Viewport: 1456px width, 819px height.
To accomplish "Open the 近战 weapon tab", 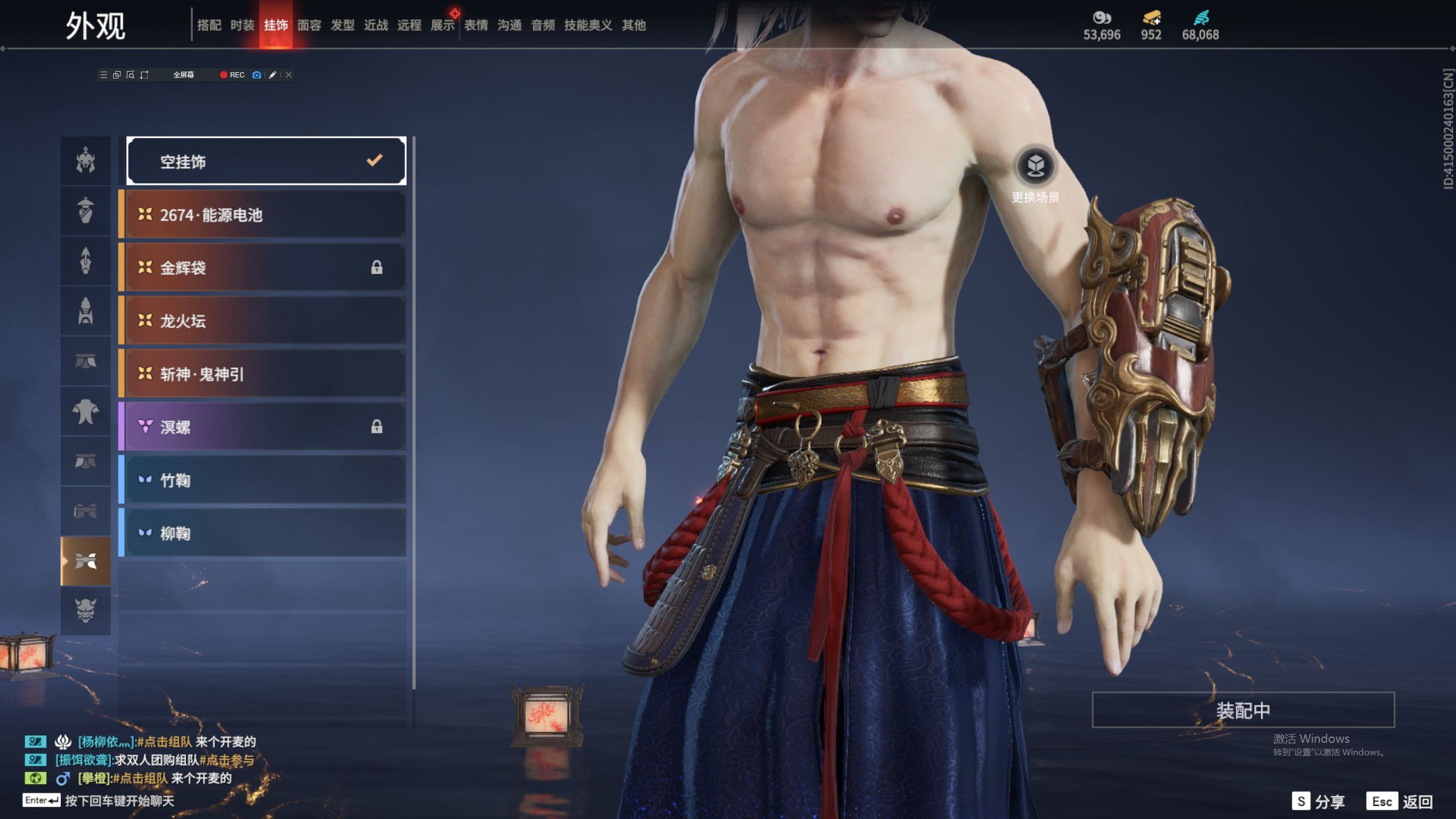I will click(376, 25).
